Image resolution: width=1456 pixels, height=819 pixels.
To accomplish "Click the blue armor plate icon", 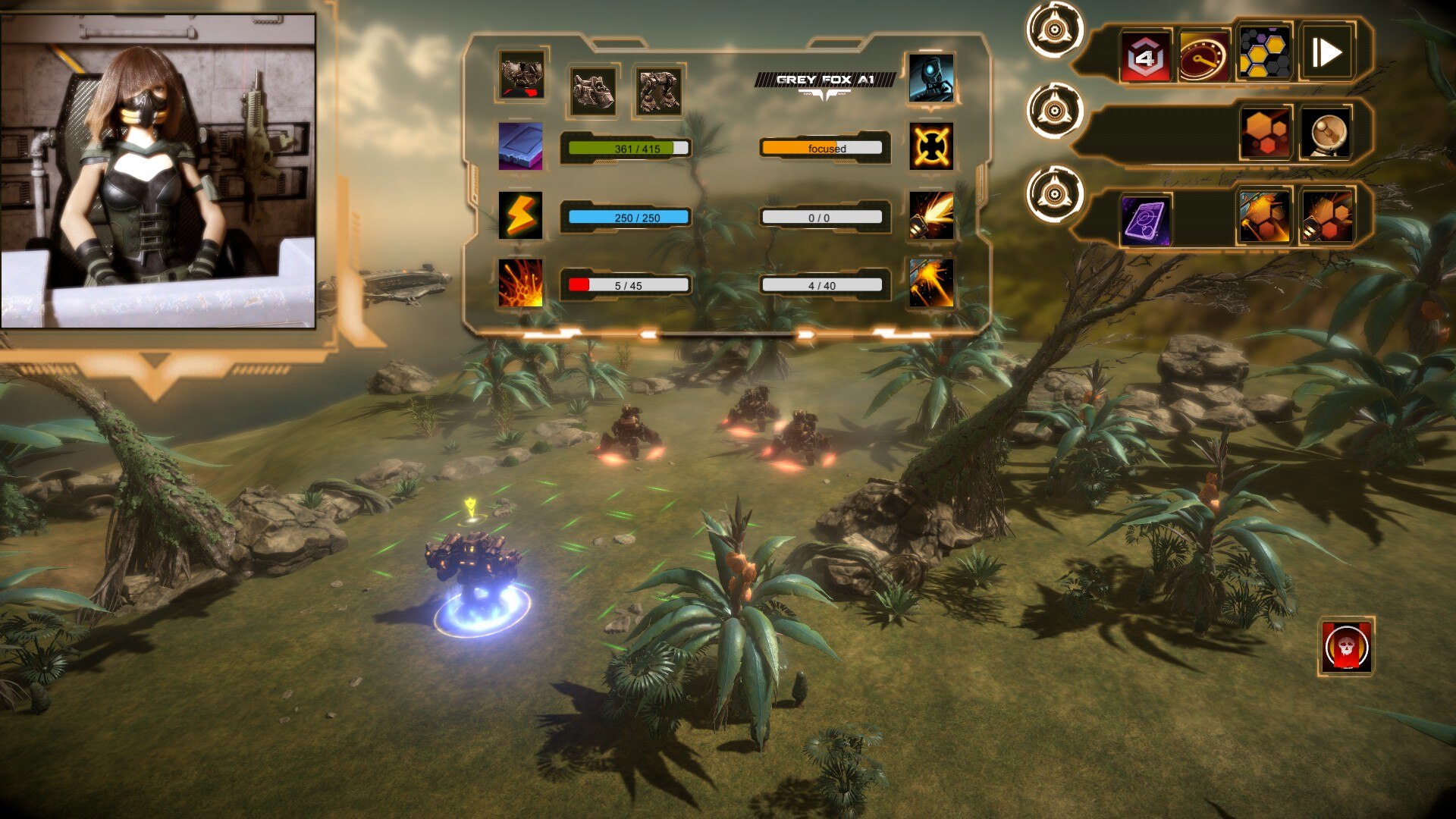I will 520,146.
